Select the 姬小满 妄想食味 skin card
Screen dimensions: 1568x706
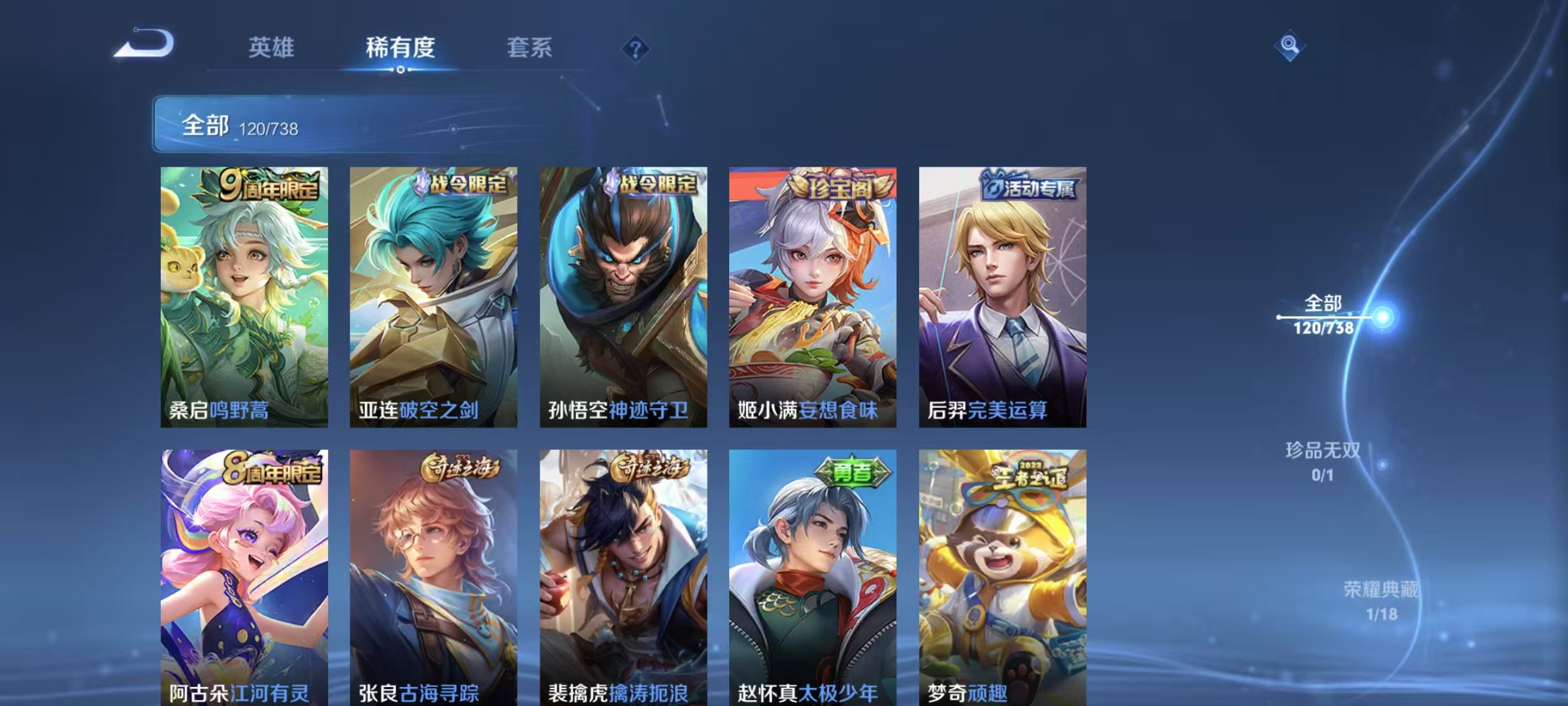pos(813,297)
